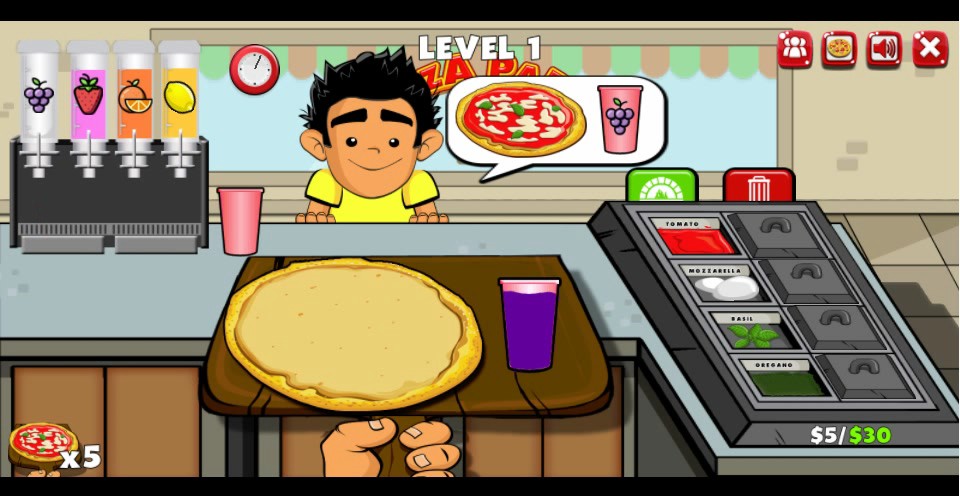Toggle the sound speaker button

[x=884, y=48]
